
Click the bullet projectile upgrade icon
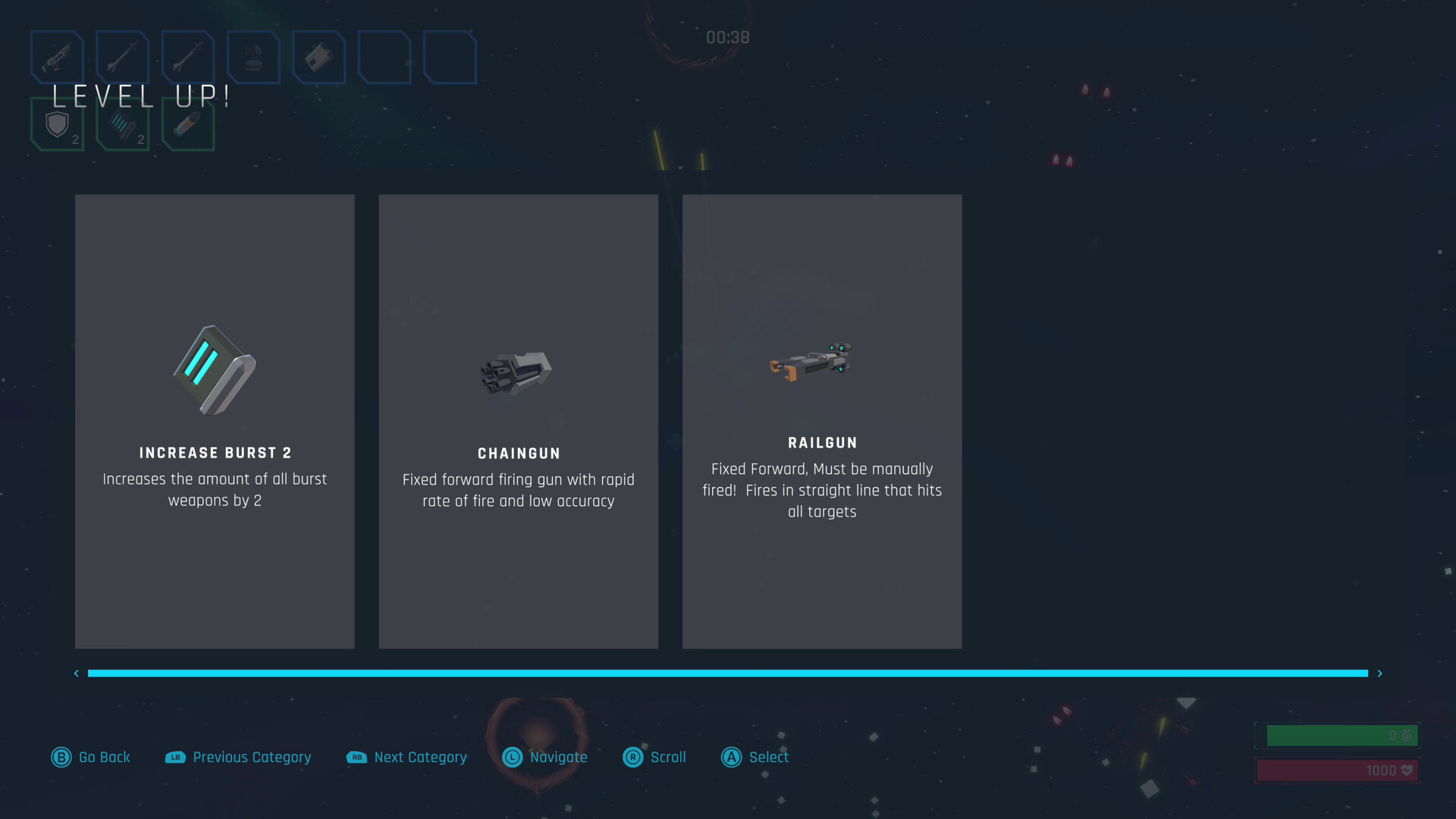[187, 125]
